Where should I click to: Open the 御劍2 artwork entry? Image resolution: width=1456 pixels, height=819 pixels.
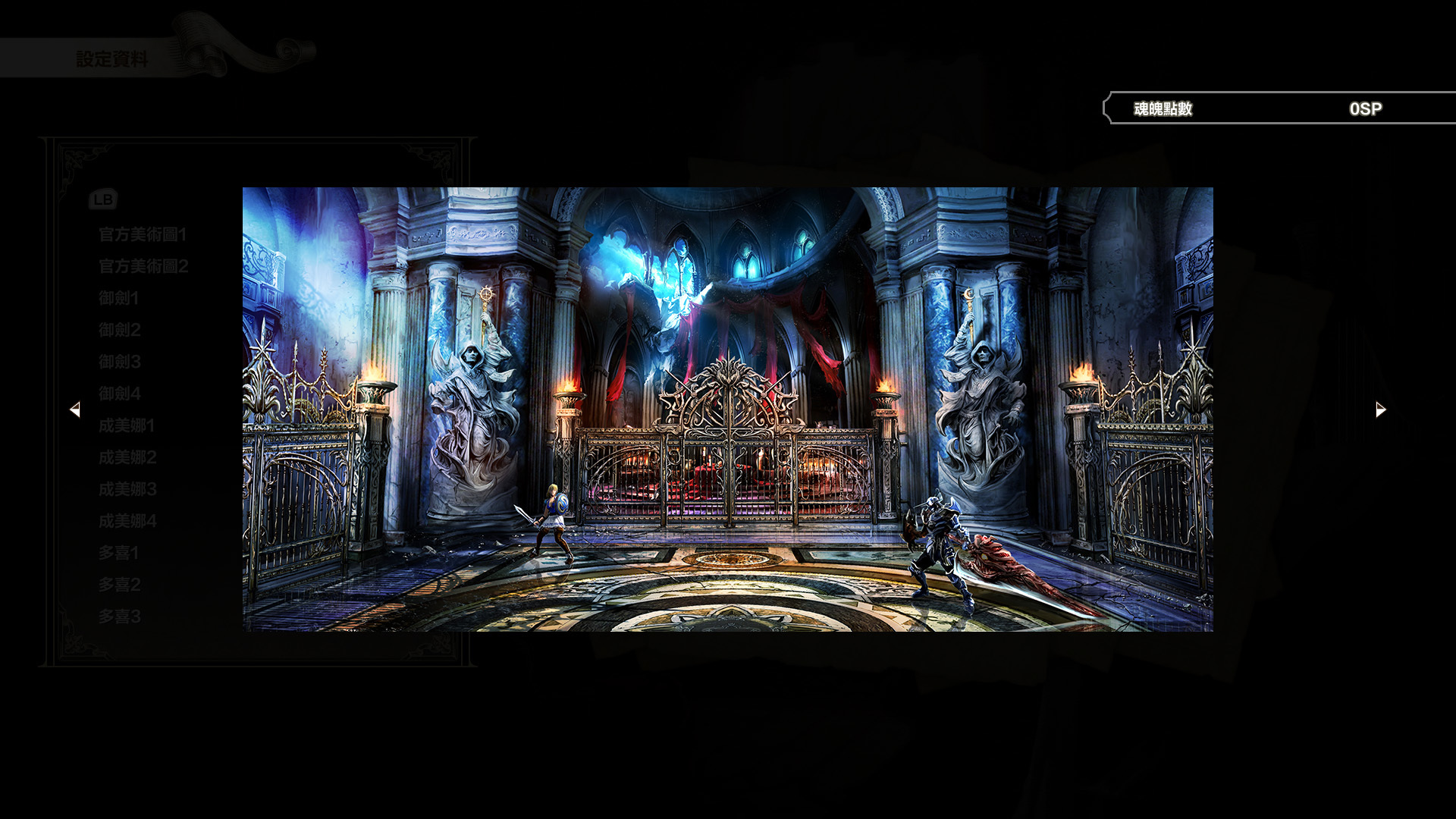coord(118,330)
